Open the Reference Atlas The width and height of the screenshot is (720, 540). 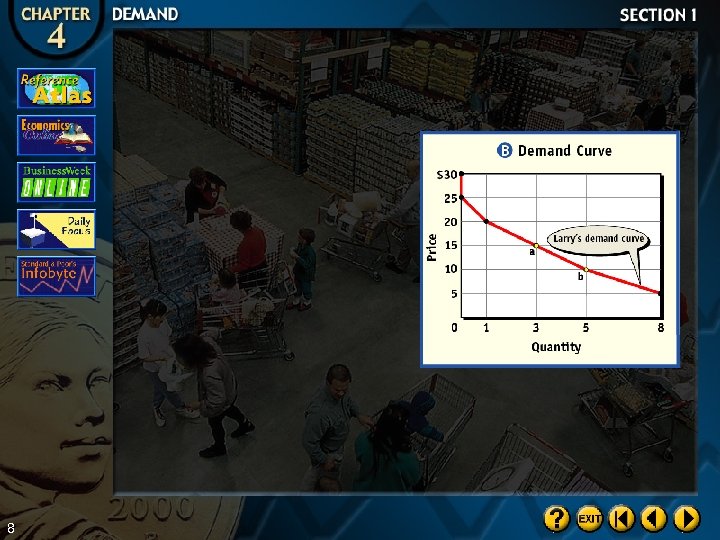pyautogui.click(x=56, y=88)
